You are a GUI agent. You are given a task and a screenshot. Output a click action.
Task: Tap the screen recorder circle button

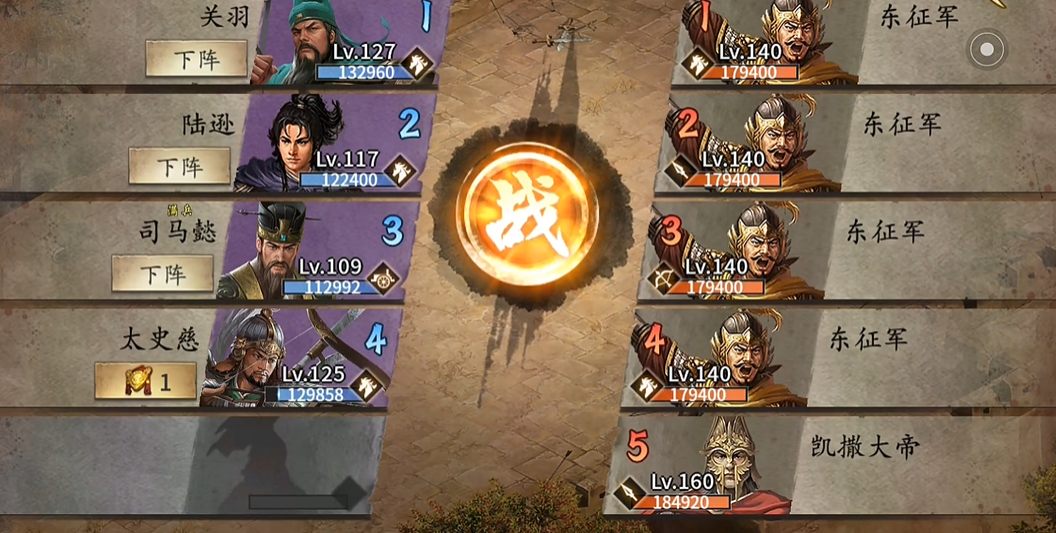[987, 48]
